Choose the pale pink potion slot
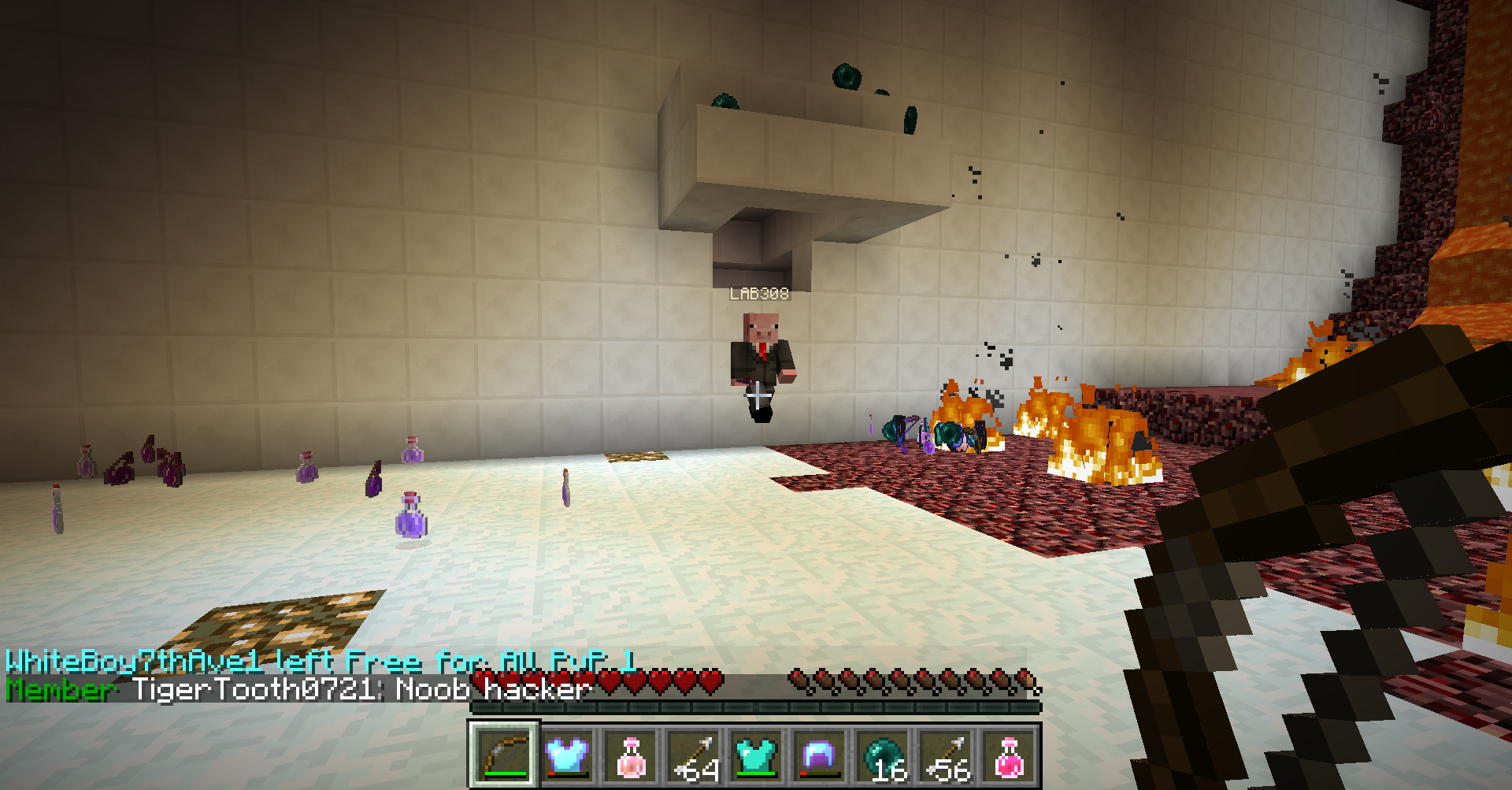This screenshot has height=790, width=1512. 631,755
